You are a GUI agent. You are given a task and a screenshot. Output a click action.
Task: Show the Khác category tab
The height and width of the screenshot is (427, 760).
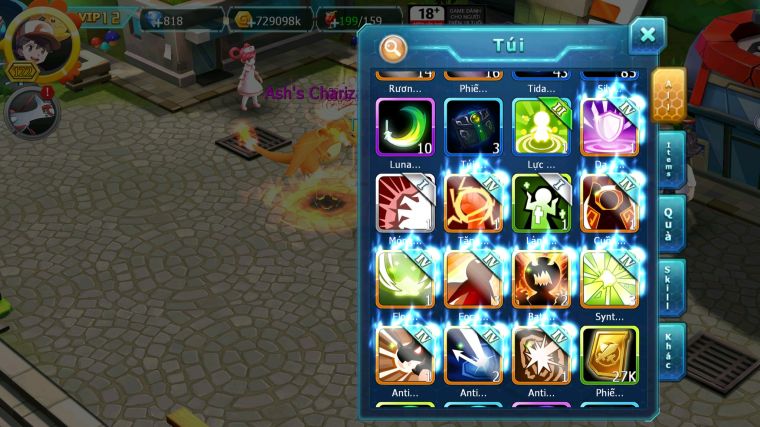670,349
